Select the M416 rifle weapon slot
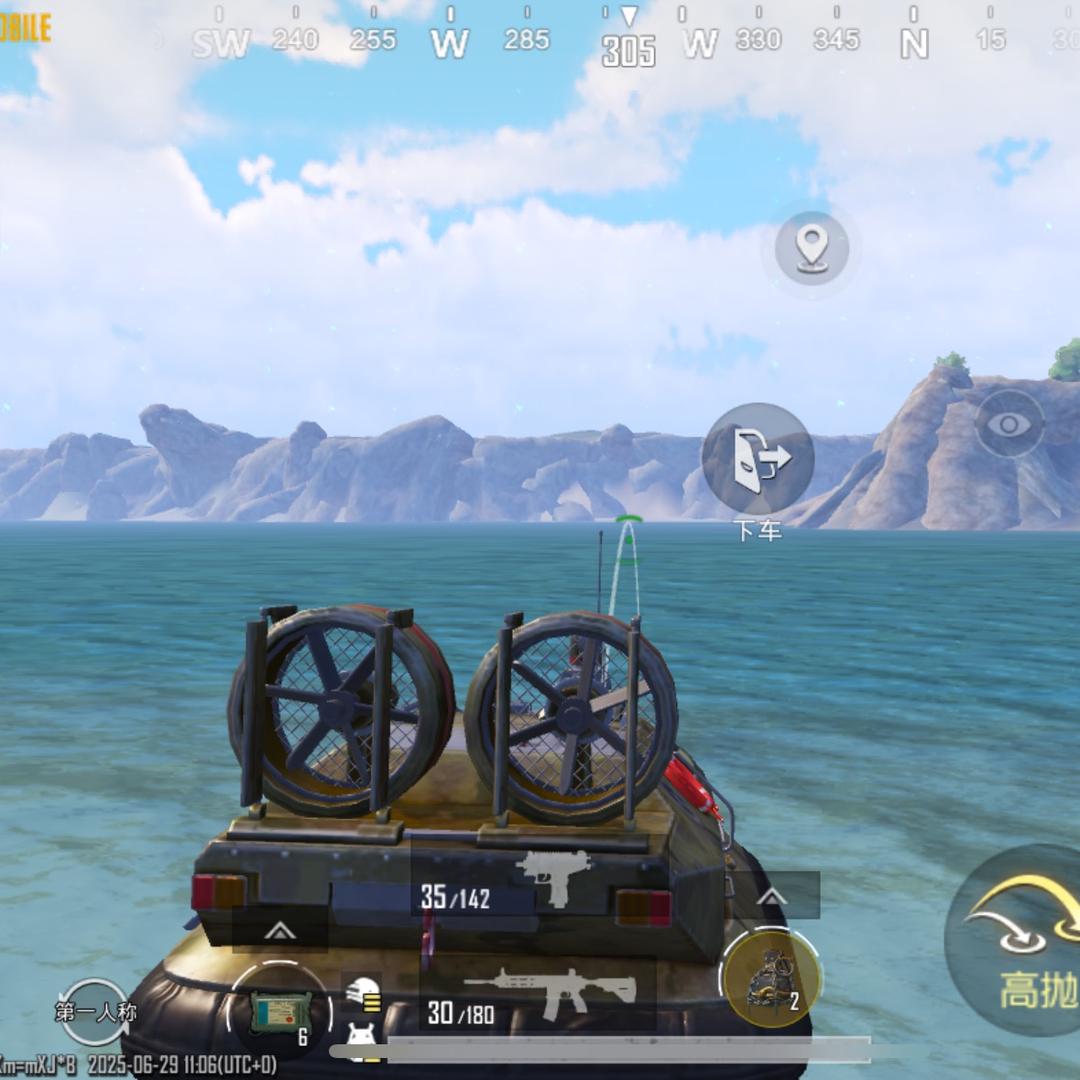The height and width of the screenshot is (1080, 1080). coord(537,995)
